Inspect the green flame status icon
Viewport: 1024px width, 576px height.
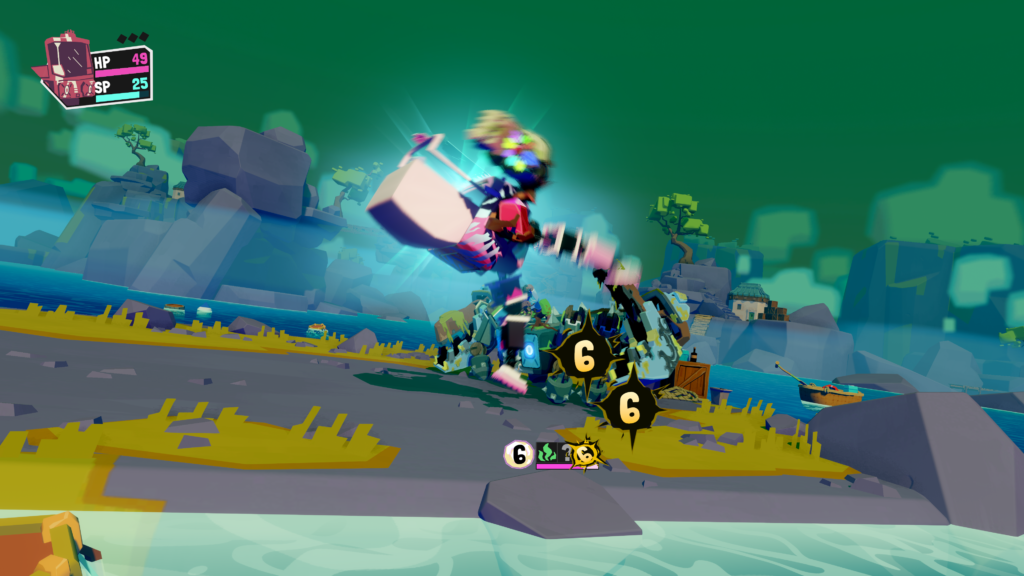546,454
